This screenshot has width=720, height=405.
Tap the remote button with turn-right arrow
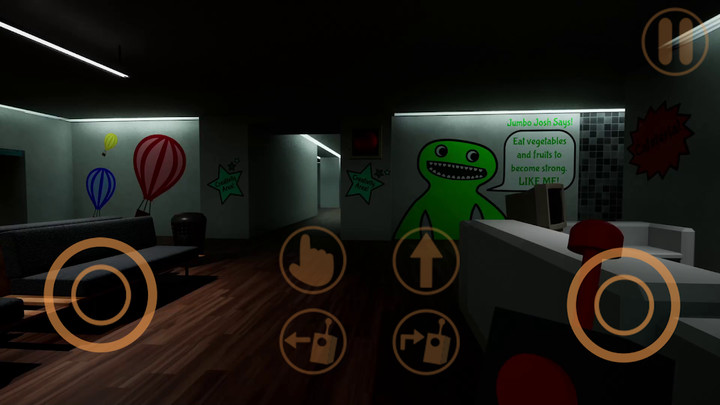[426, 341]
